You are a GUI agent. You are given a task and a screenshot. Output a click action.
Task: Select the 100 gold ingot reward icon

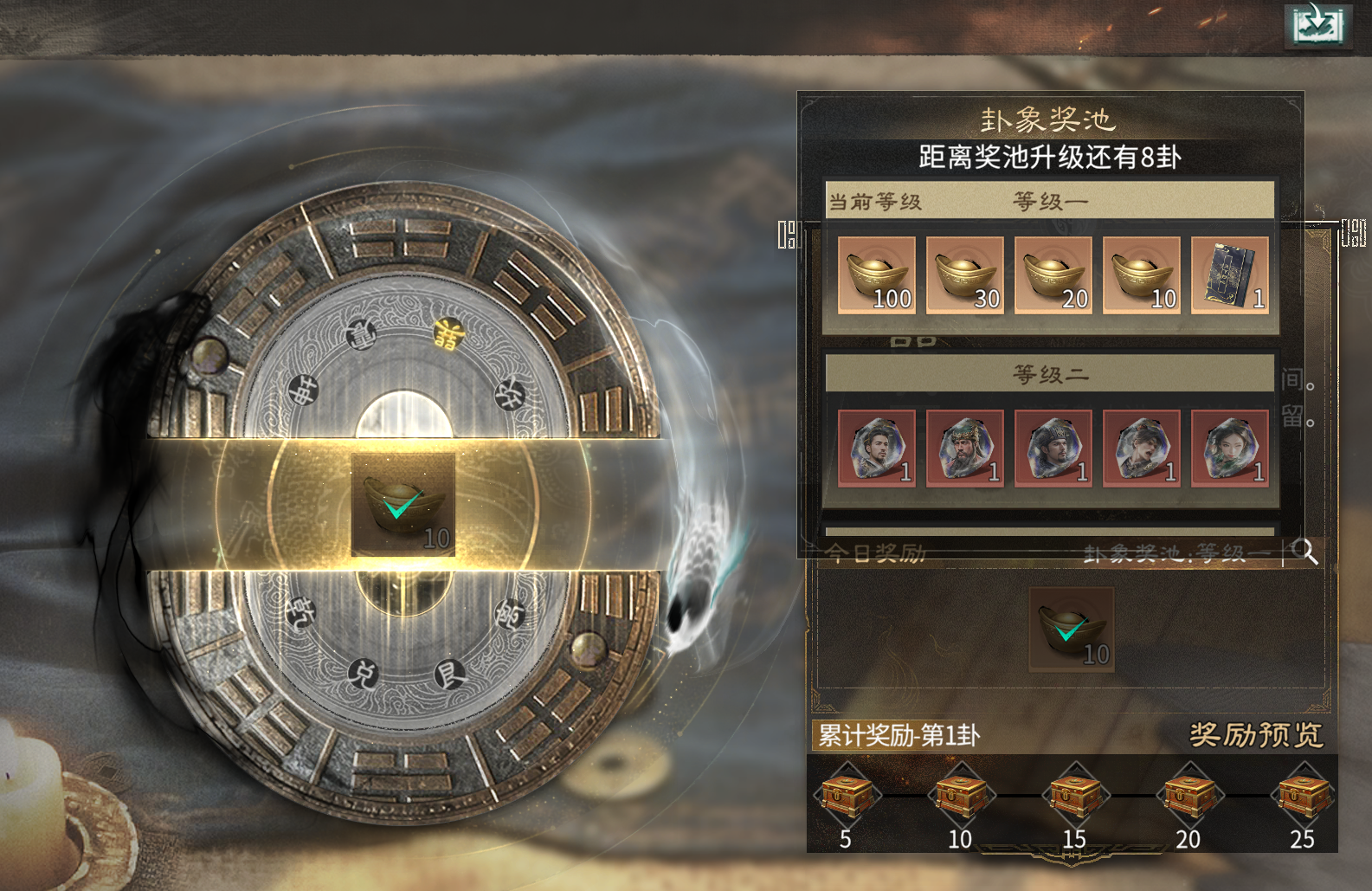coord(875,274)
